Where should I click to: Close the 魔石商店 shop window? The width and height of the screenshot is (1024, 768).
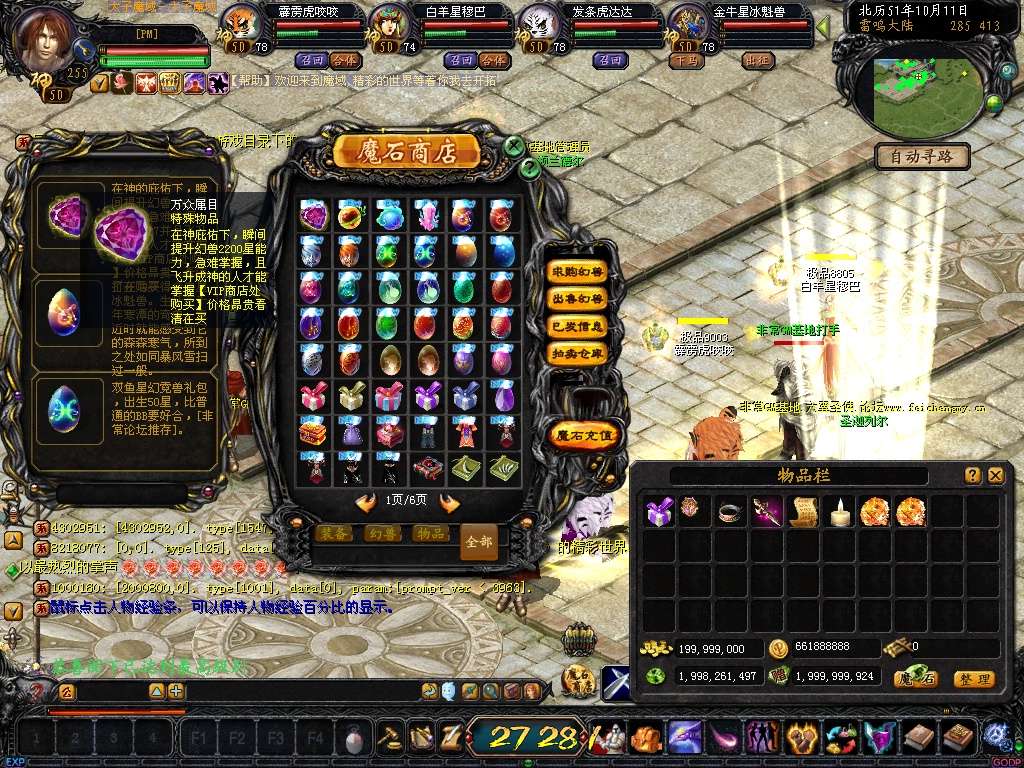[513, 146]
